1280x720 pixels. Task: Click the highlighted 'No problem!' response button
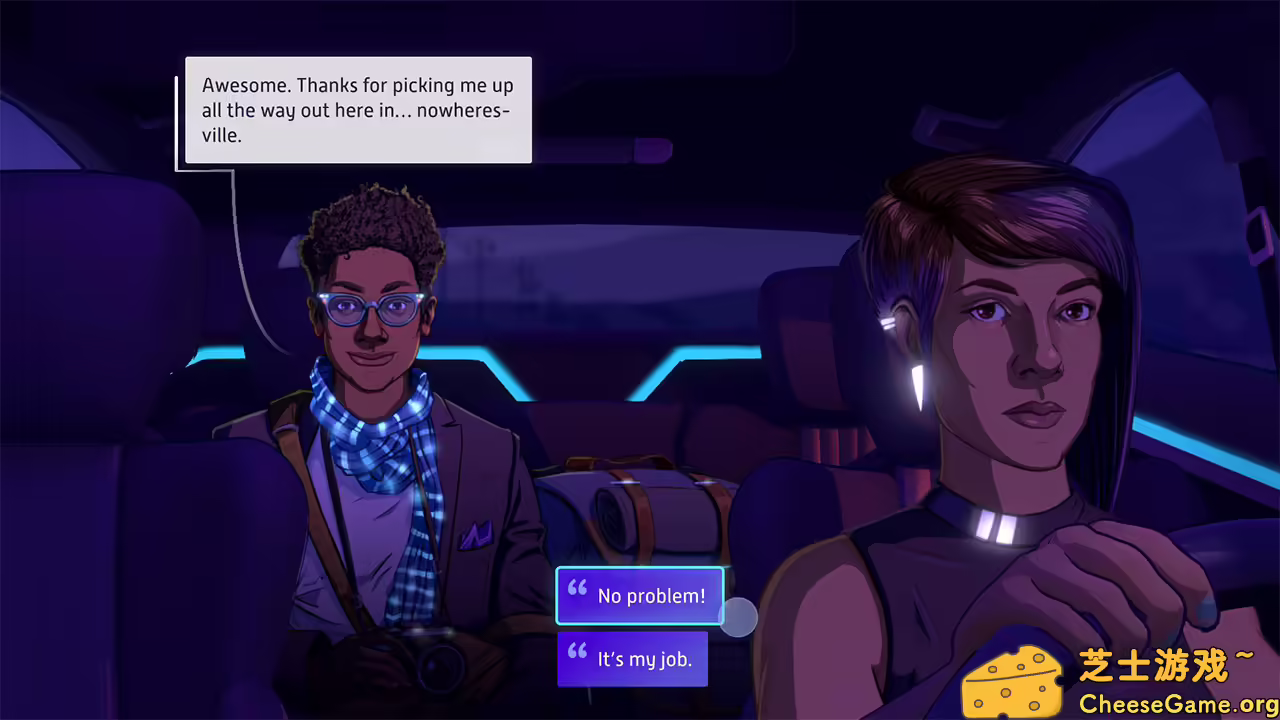640,595
